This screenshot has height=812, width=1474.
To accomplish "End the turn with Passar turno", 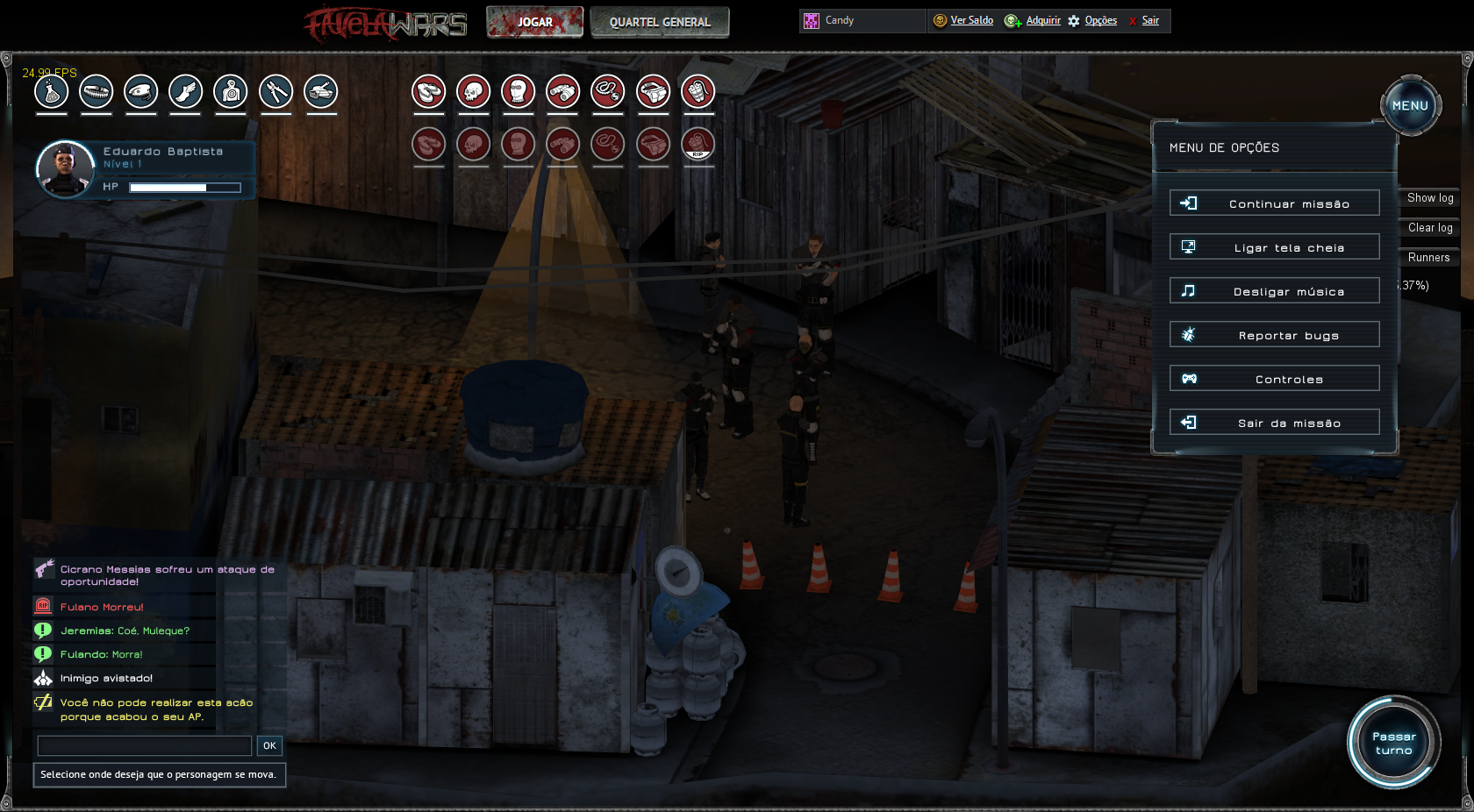I will point(1393,743).
